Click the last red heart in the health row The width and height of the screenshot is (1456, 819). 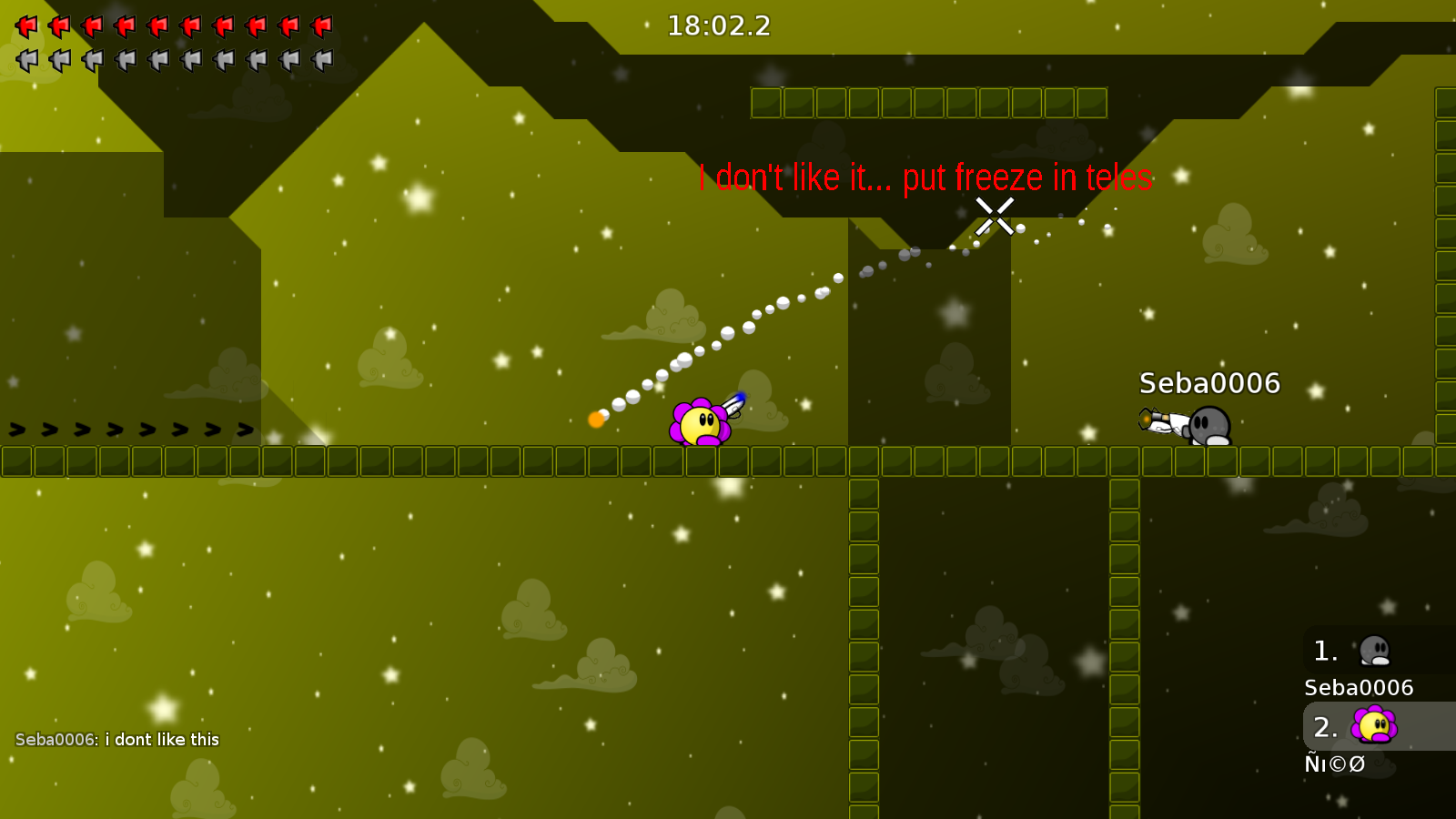pos(318,25)
